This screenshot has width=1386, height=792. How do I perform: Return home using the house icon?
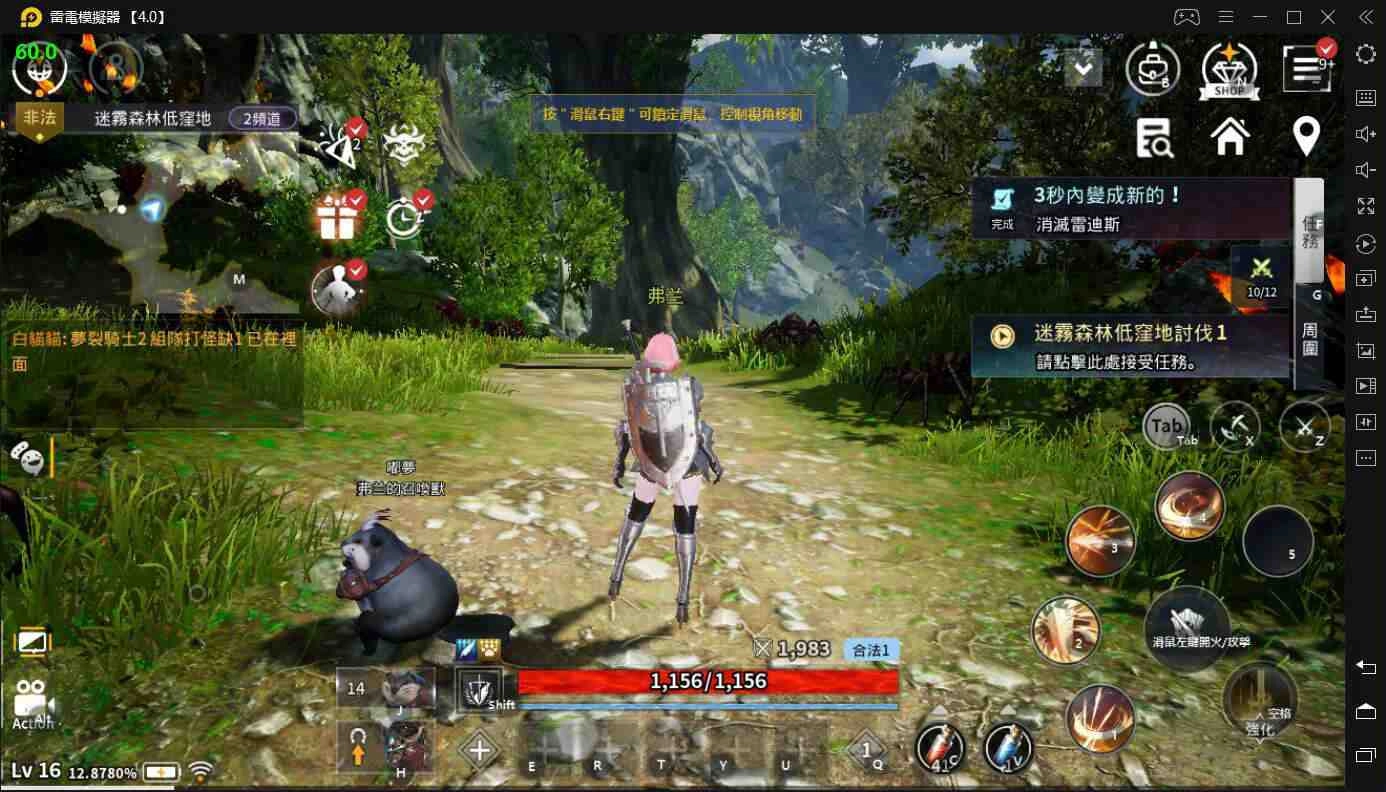(1230, 136)
